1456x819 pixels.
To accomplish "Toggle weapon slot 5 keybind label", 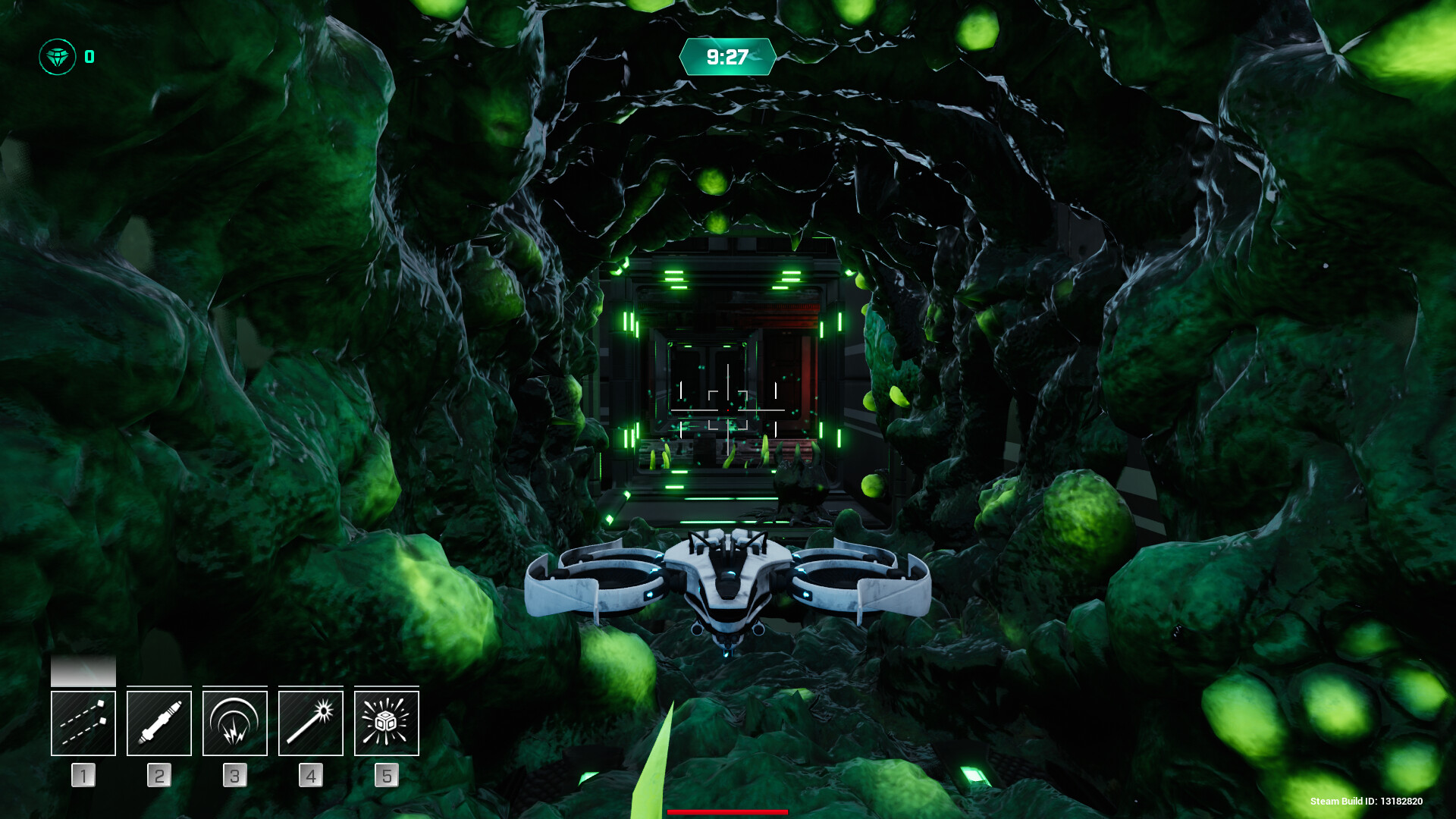I will 387,775.
